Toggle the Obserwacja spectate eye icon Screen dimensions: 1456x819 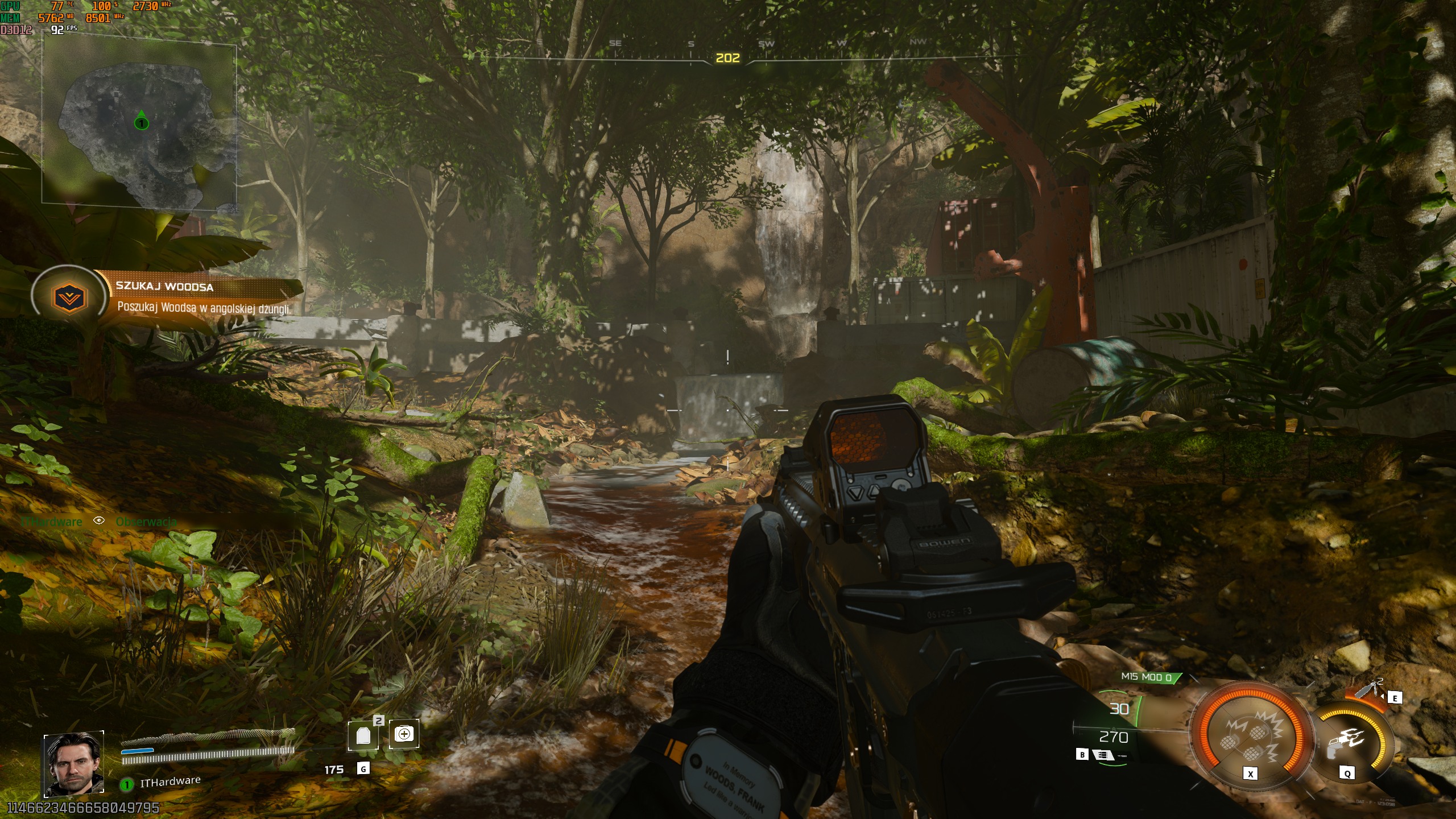[x=99, y=520]
